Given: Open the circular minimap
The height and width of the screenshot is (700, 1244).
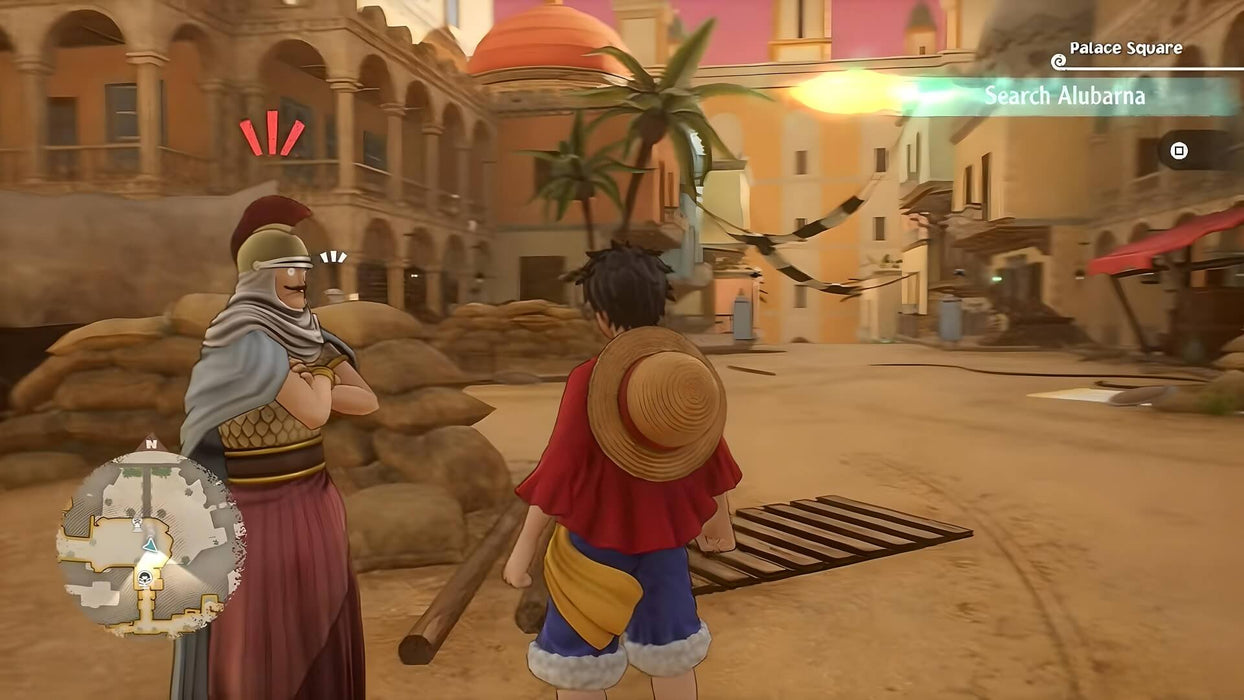Looking at the screenshot, I should point(150,541).
